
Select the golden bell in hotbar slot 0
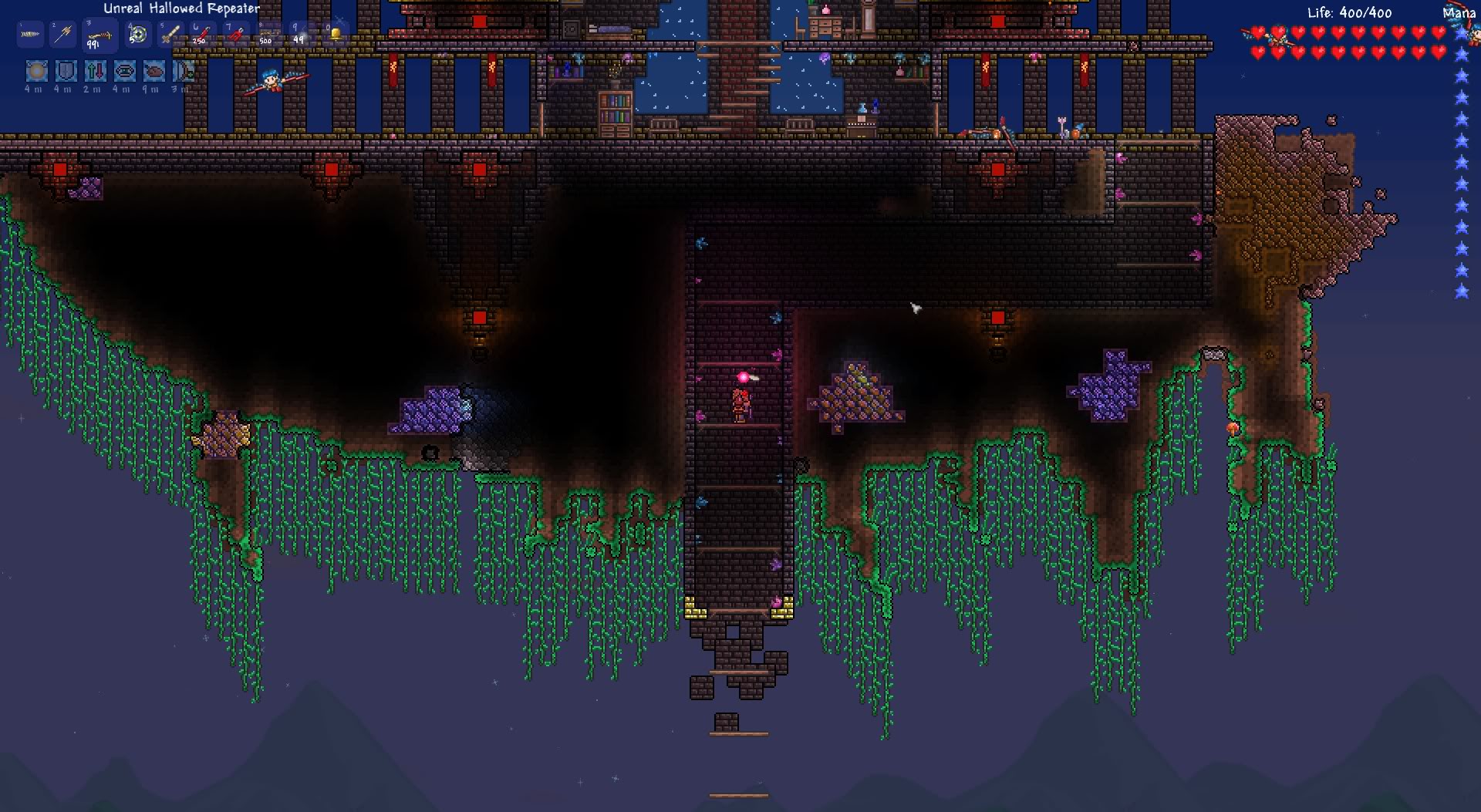[x=335, y=35]
